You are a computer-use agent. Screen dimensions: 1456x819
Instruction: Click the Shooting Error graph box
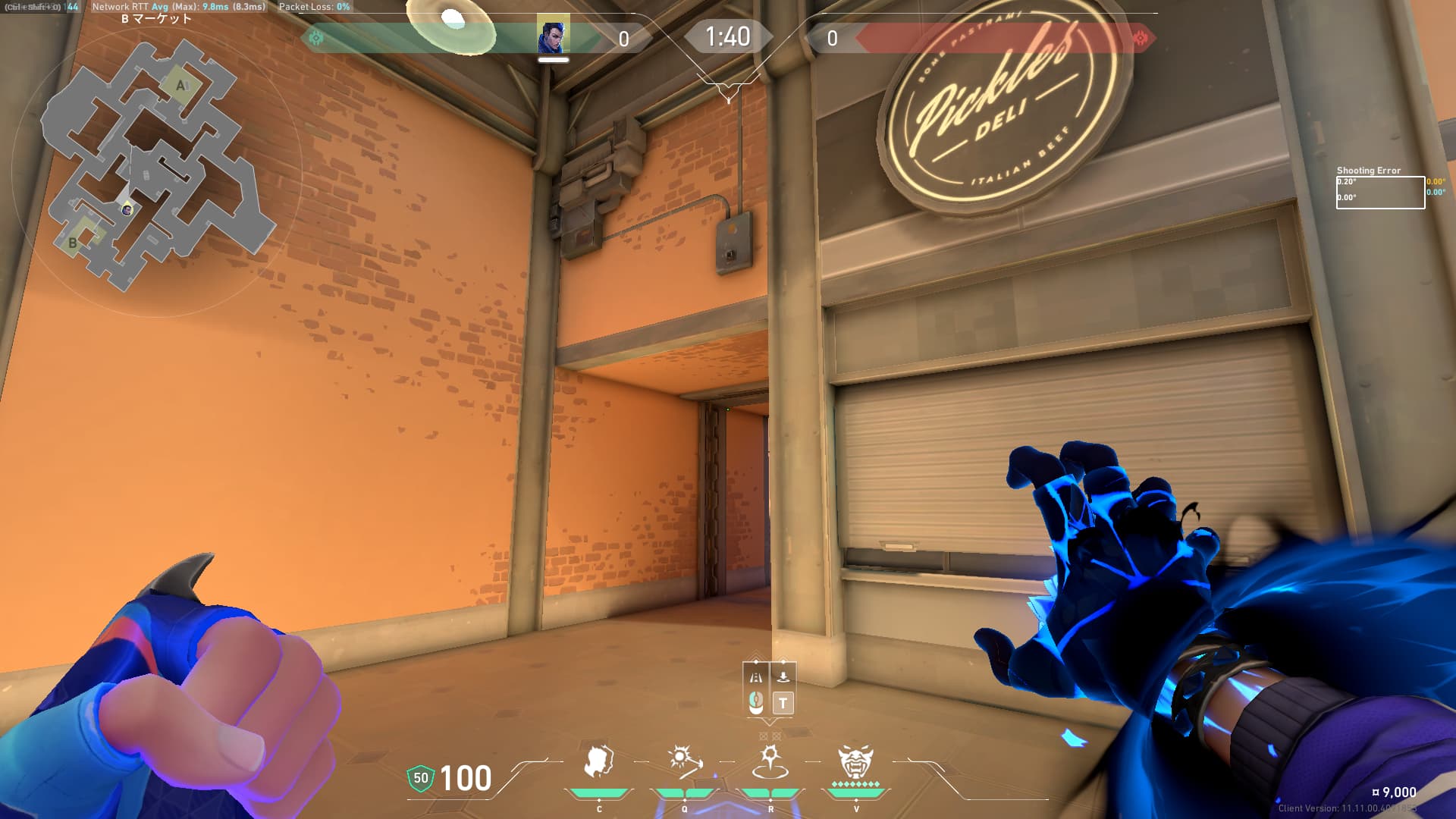[x=1379, y=193]
